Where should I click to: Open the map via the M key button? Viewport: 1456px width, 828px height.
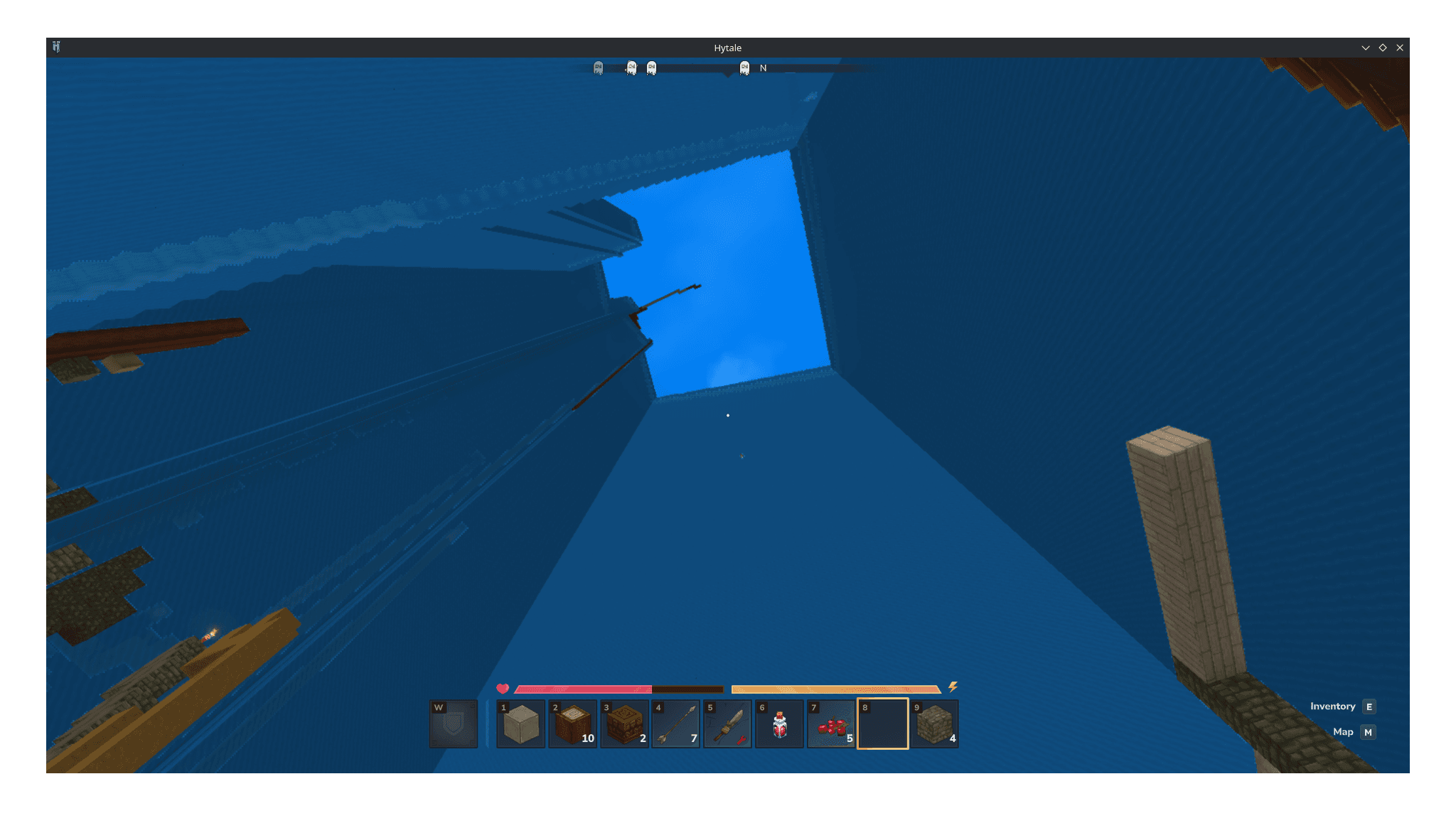tap(1368, 732)
